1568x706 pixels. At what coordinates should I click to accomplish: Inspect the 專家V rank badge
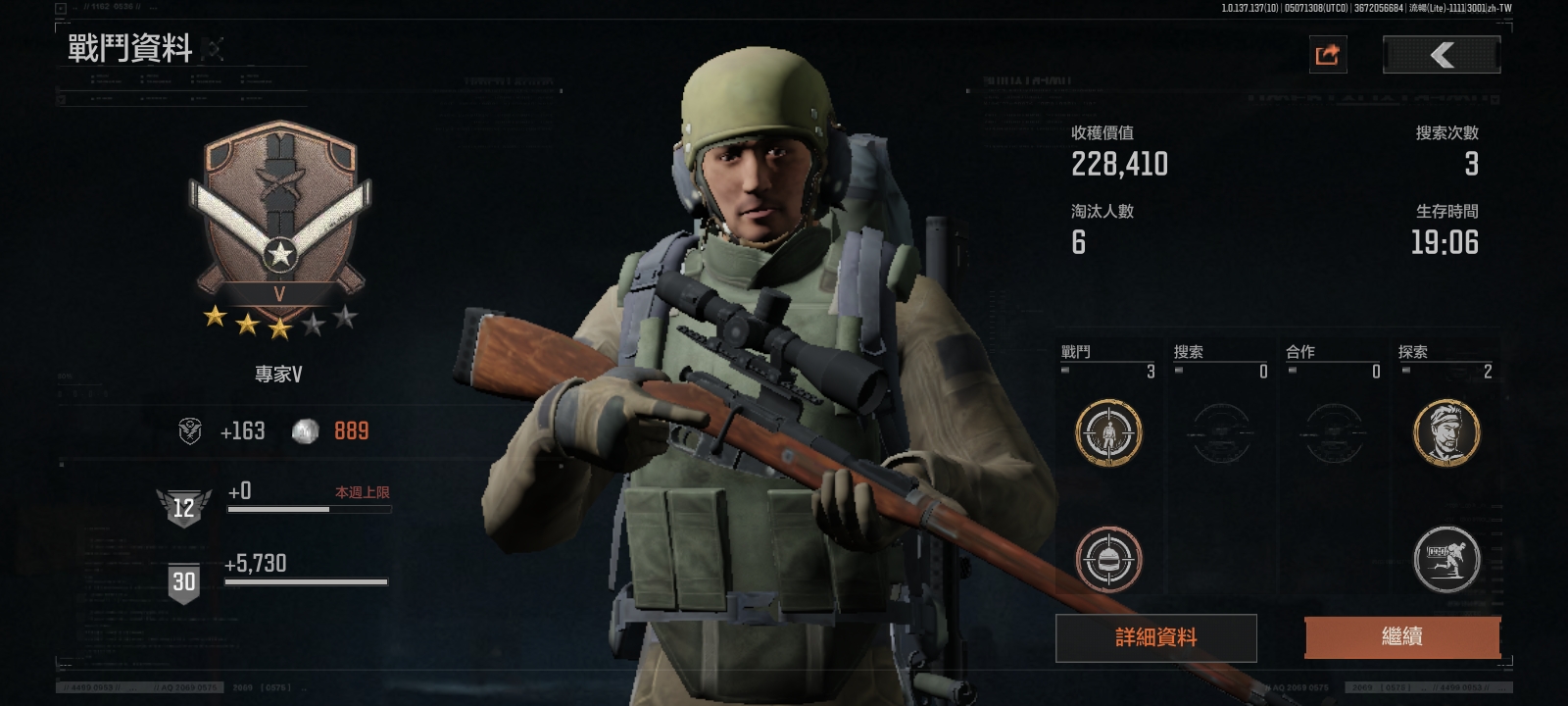coord(280,218)
